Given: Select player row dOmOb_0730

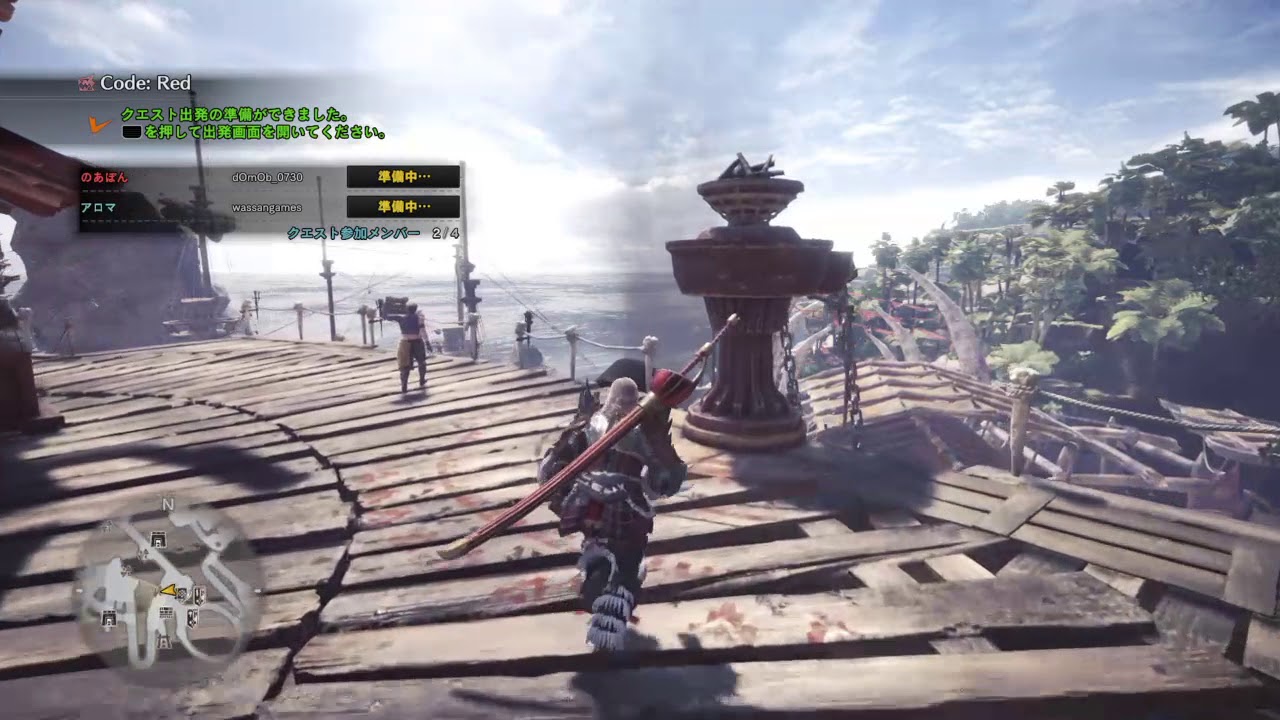Looking at the screenshot, I should click(268, 177).
